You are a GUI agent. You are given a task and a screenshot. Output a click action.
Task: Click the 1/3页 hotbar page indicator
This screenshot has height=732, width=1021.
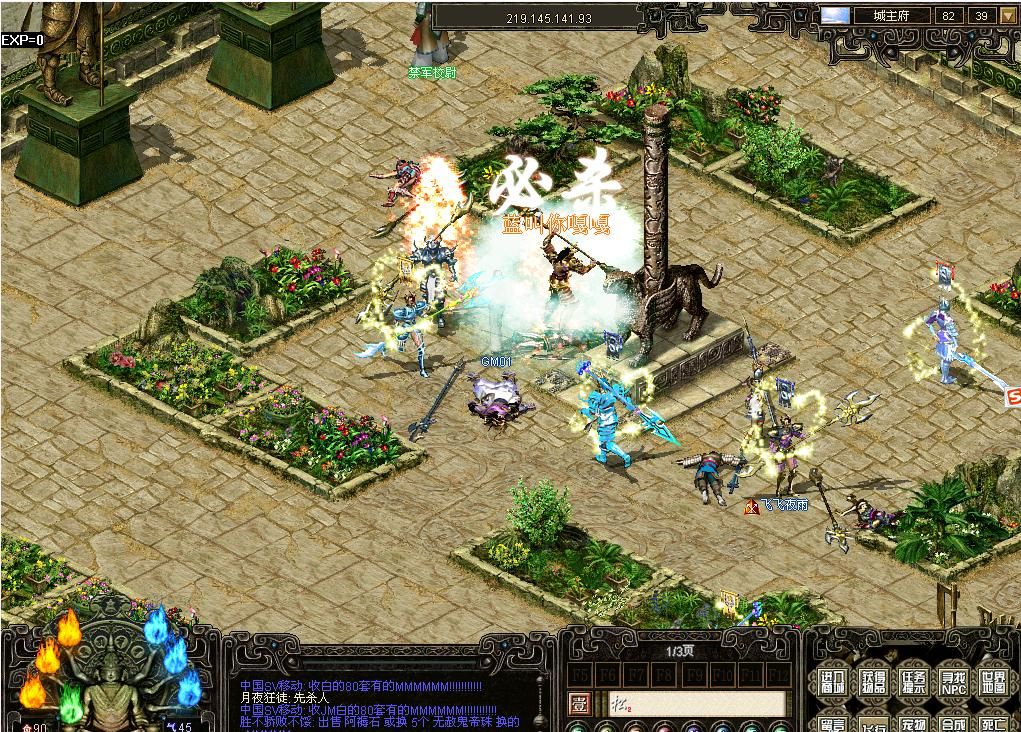680,651
